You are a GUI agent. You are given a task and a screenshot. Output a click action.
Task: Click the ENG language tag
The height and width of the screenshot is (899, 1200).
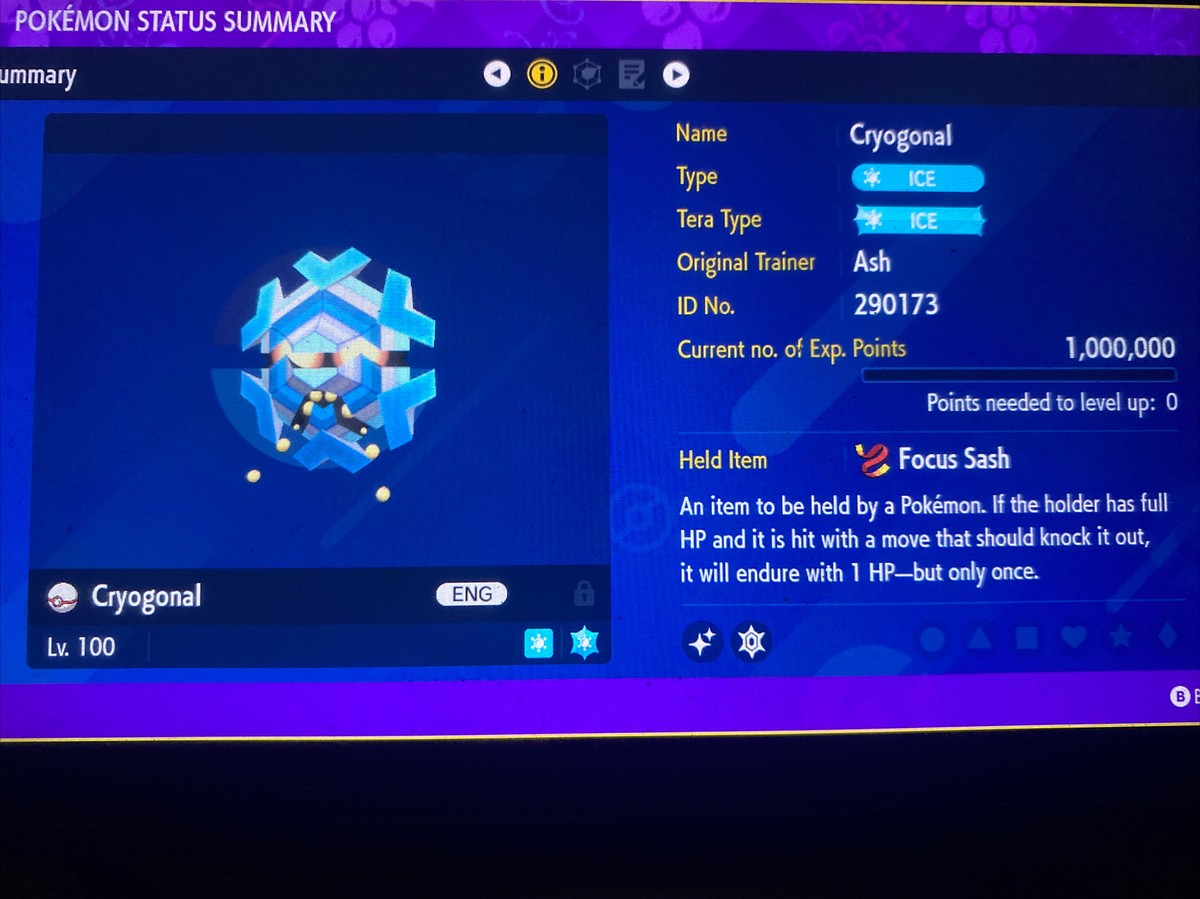472,594
